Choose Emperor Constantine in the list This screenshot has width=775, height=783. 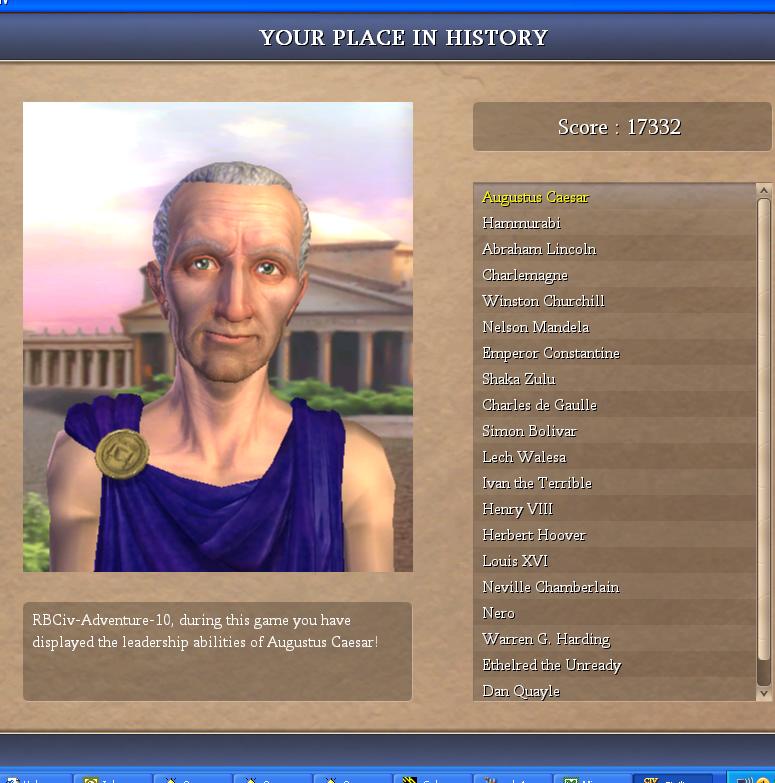tap(551, 353)
